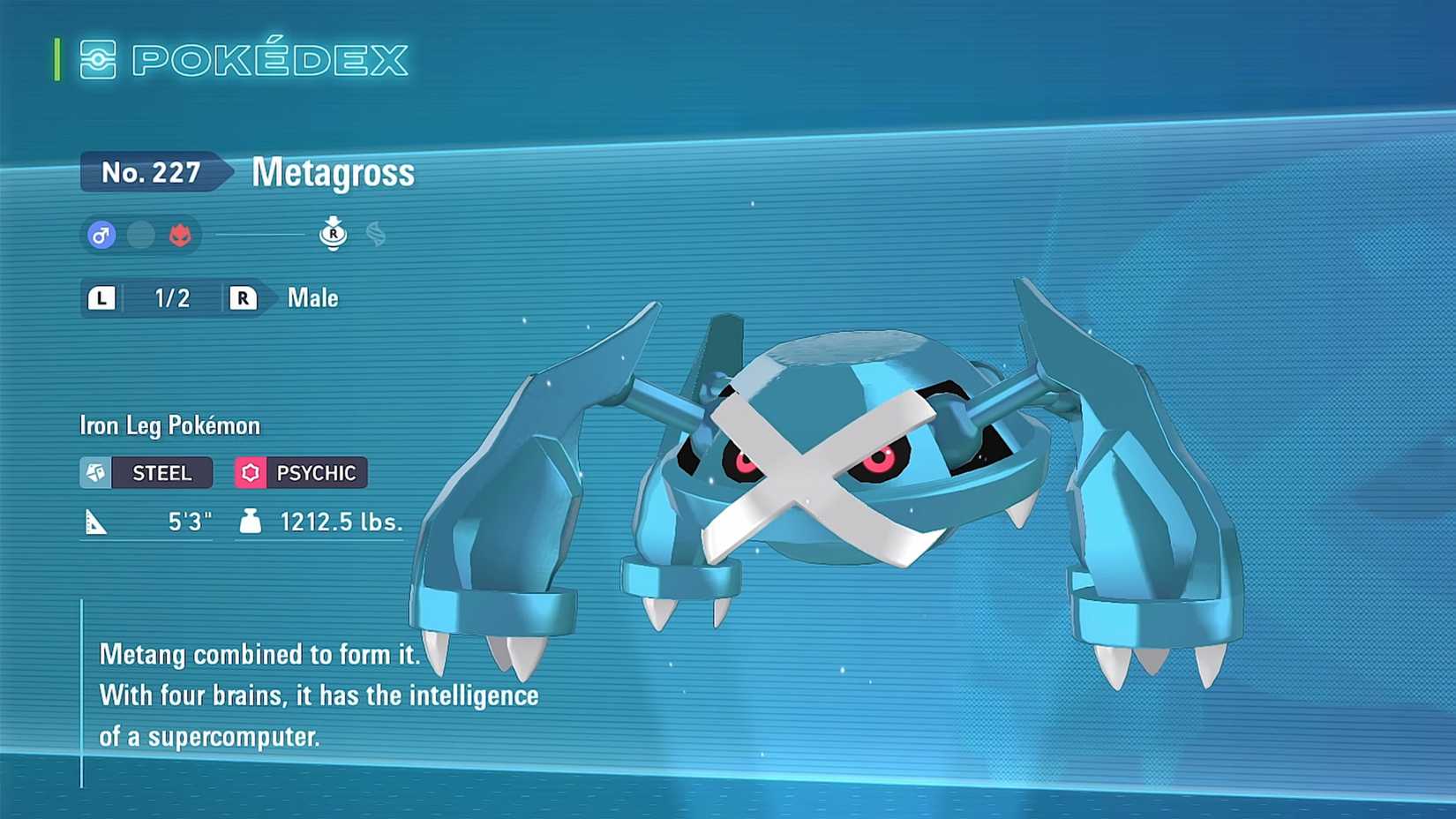Click the Metagross name label

333,173
